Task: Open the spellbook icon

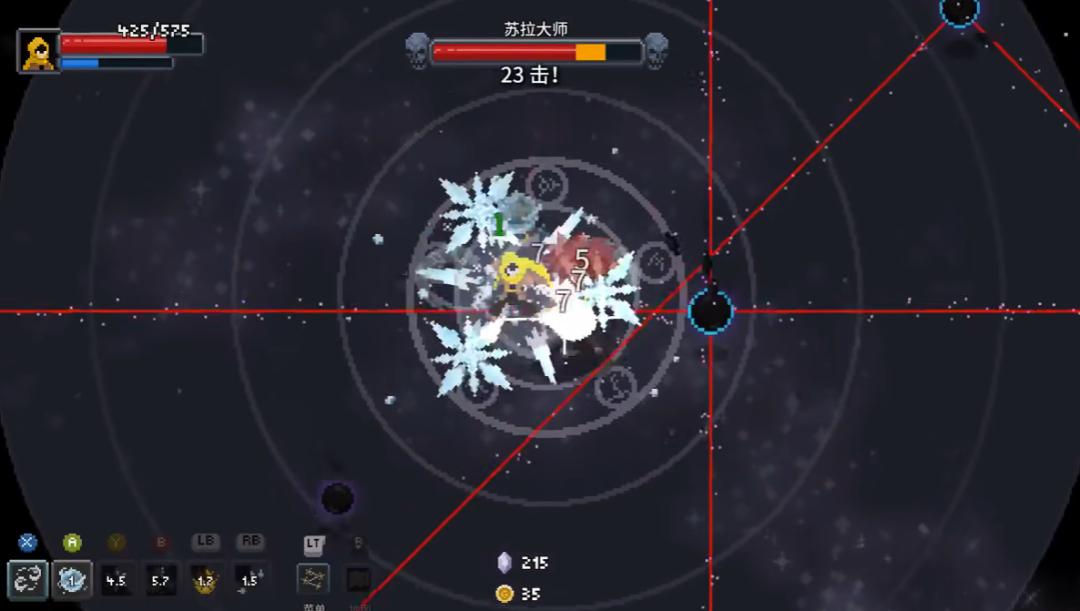Action: (x=358, y=579)
